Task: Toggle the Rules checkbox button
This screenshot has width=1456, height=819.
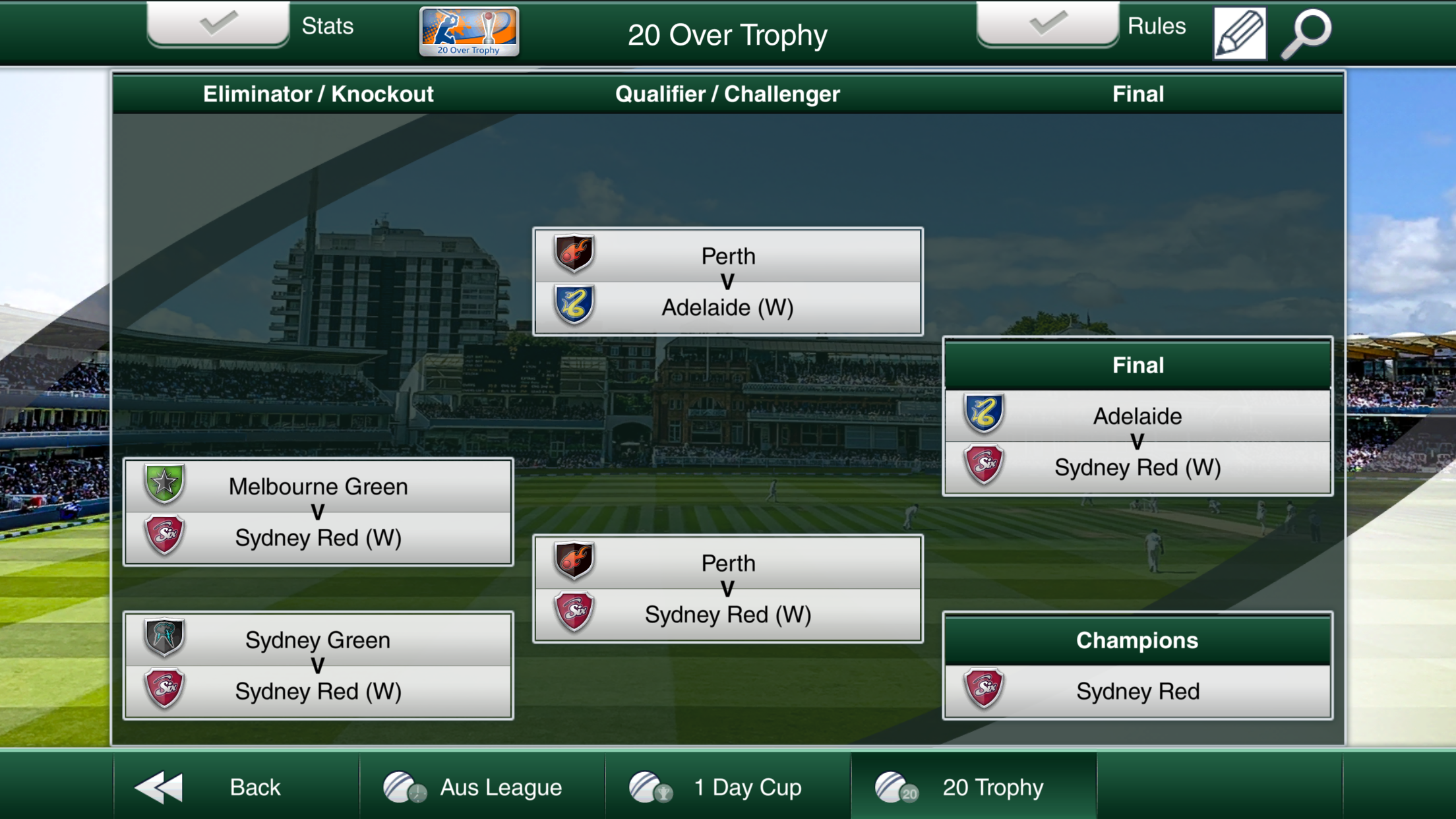Action: (1047, 25)
